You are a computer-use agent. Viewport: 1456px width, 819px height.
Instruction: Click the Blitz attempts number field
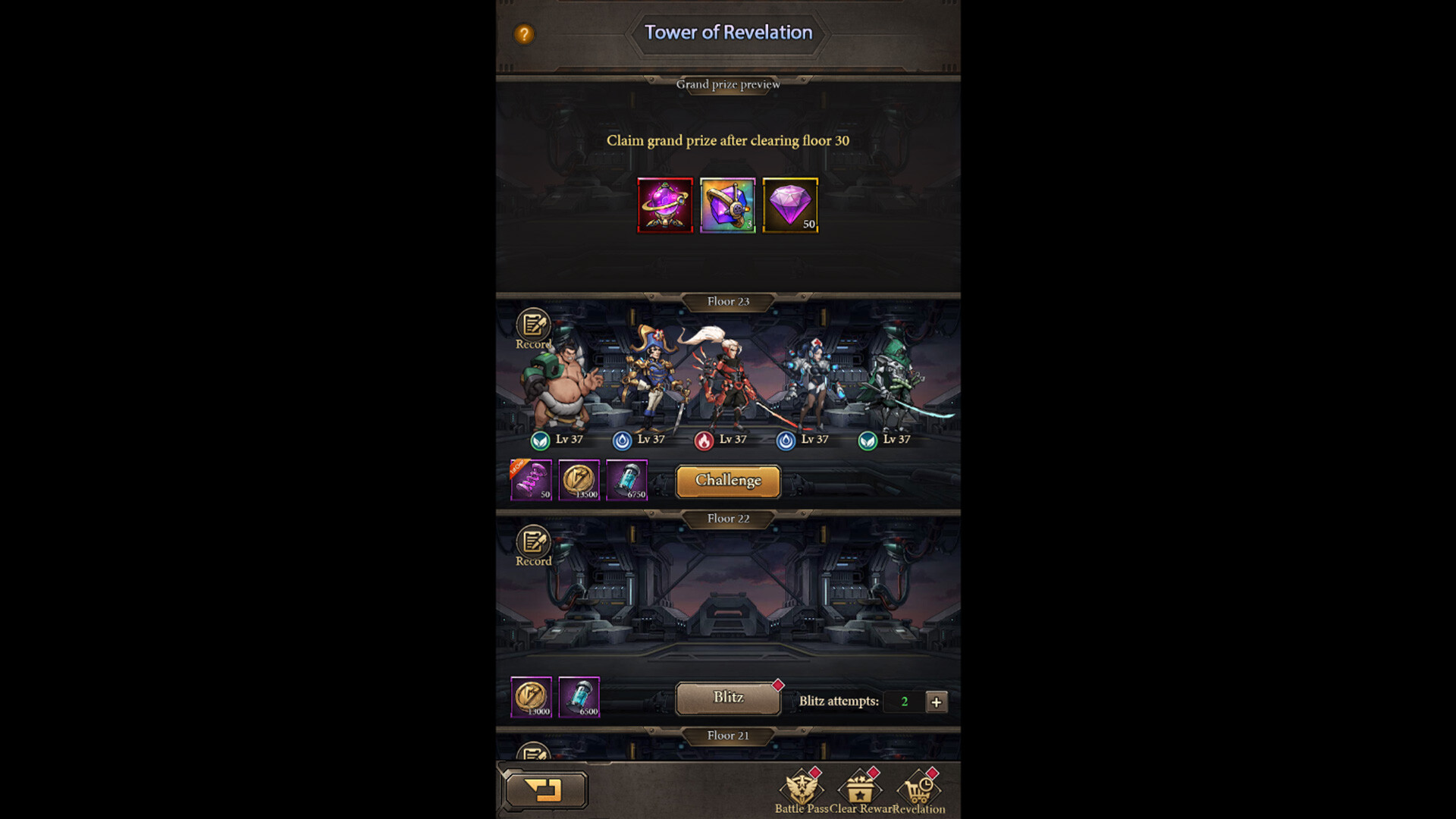904,701
